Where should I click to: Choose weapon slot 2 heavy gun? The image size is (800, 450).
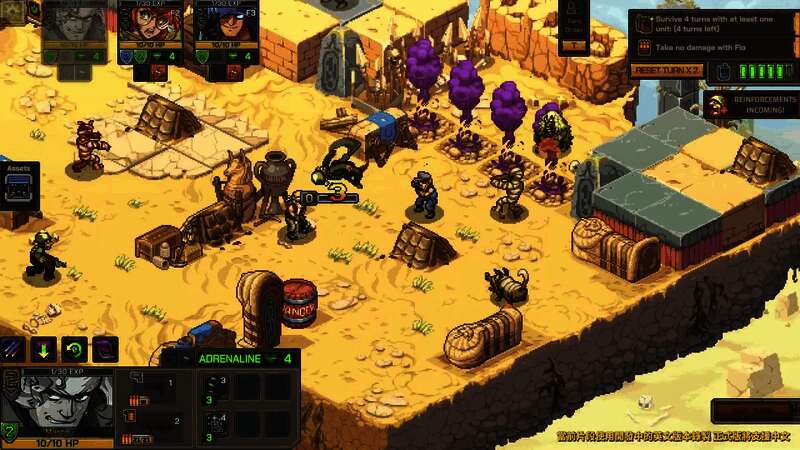pos(153,427)
